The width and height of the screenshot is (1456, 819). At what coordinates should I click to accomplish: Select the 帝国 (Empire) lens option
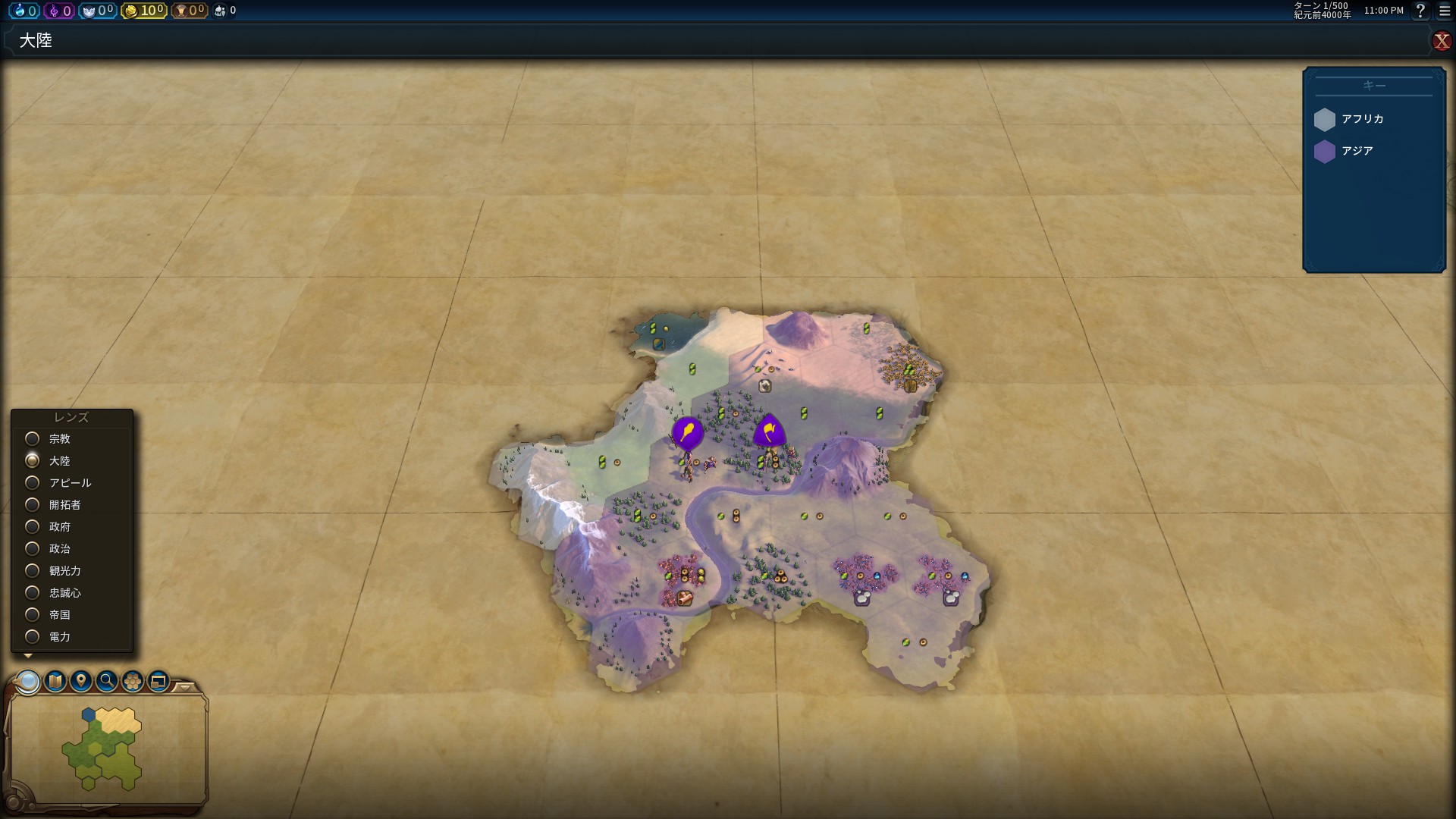point(33,614)
